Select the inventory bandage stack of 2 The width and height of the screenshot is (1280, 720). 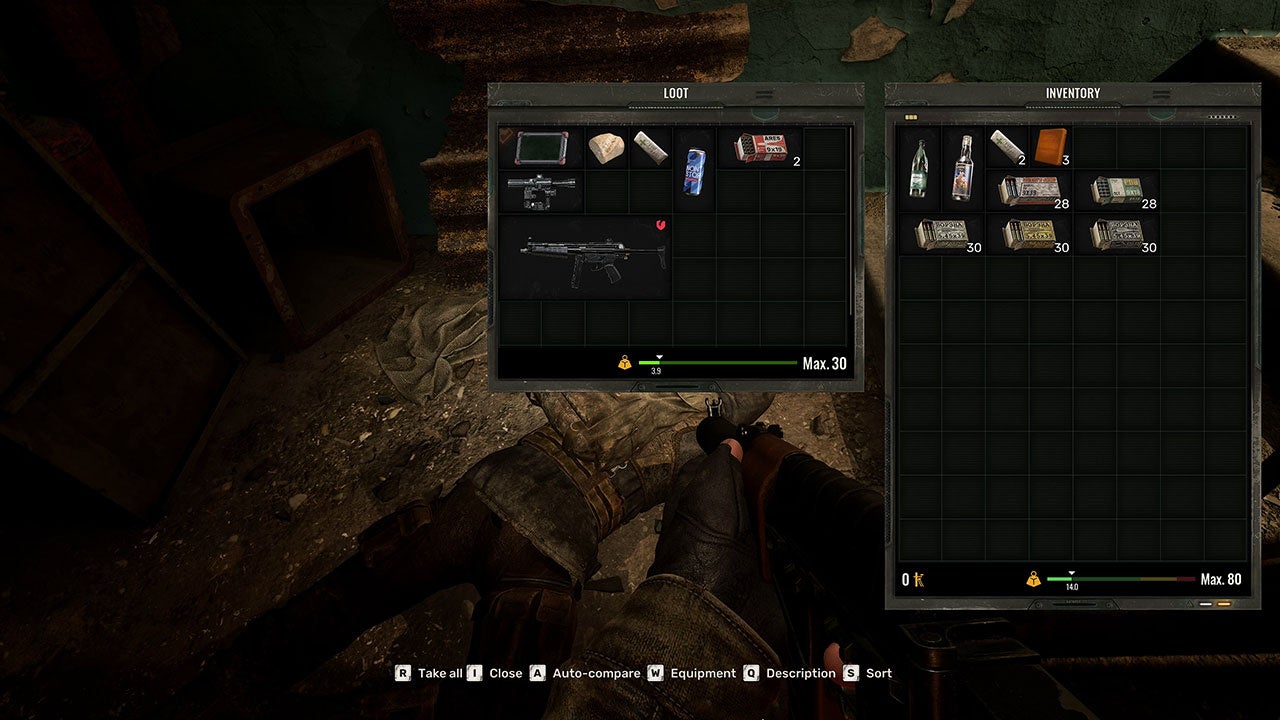pyautogui.click(x=1006, y=146)
